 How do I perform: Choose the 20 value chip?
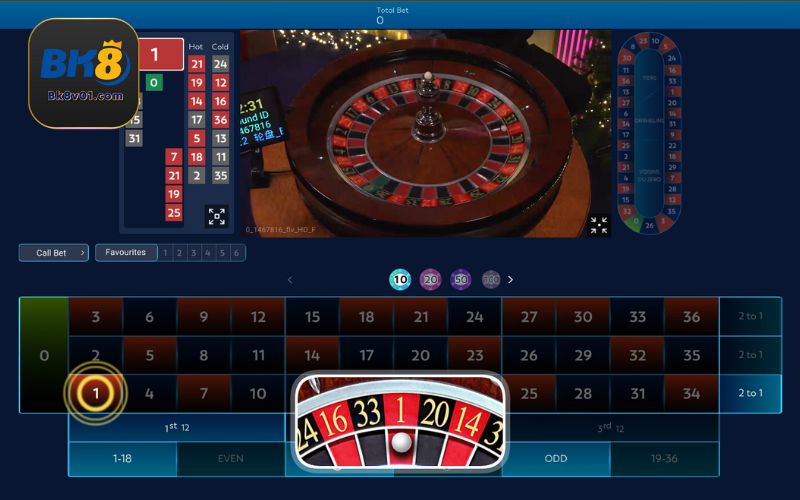click(x=430, y=280)
